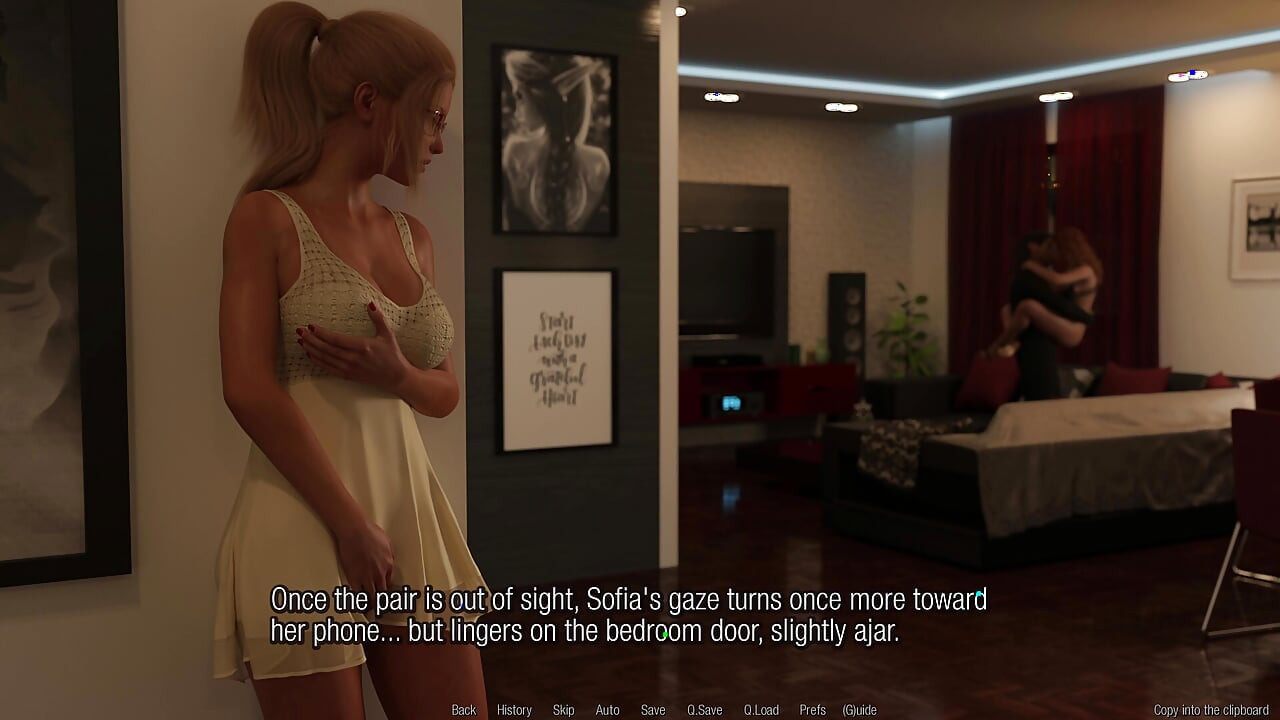
Task: Quick load with Q.Load
Action: click(761, 710)
